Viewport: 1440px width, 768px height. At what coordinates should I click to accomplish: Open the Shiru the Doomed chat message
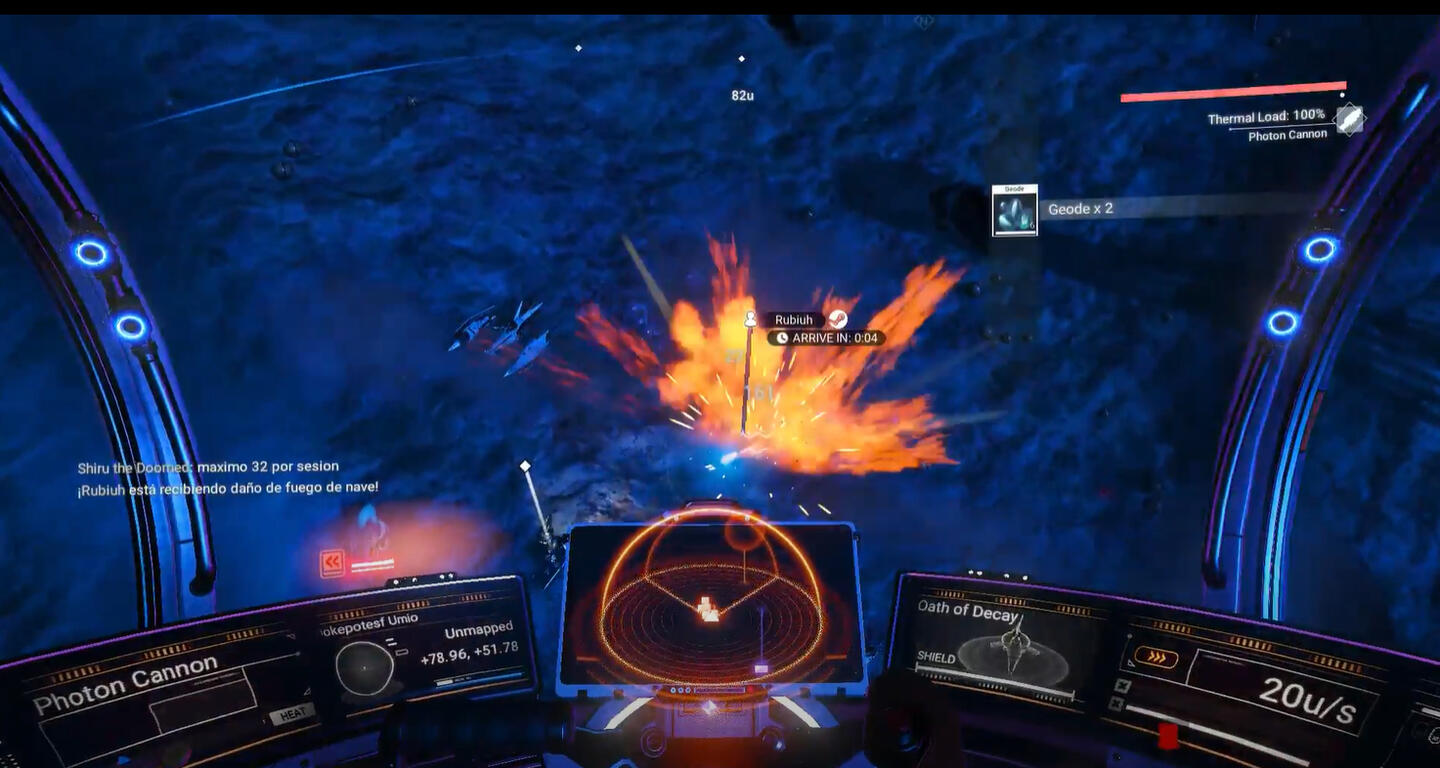tap(208, 467)
